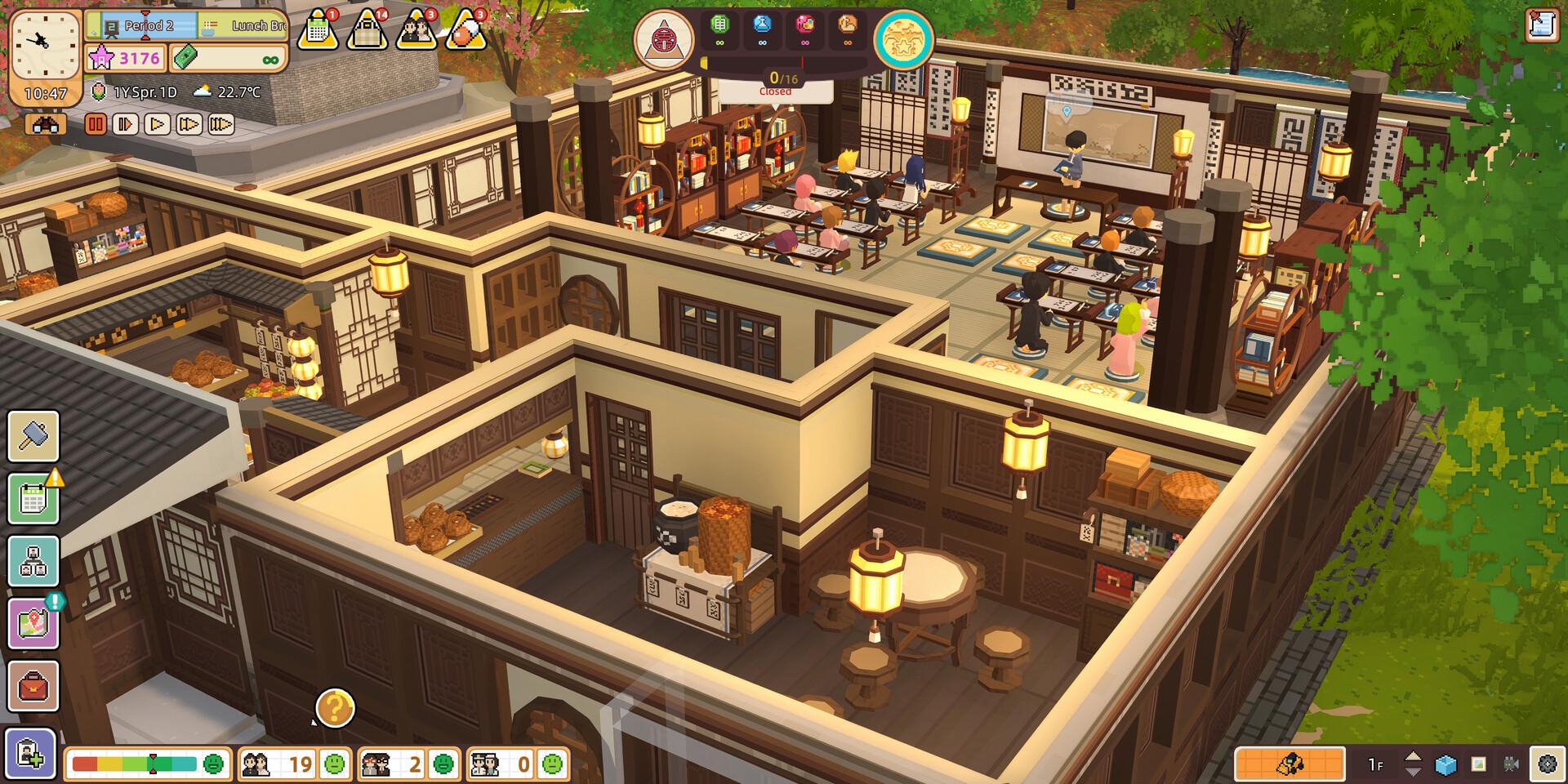
Task: Pause the game simulation
Action: pos(96,124)
